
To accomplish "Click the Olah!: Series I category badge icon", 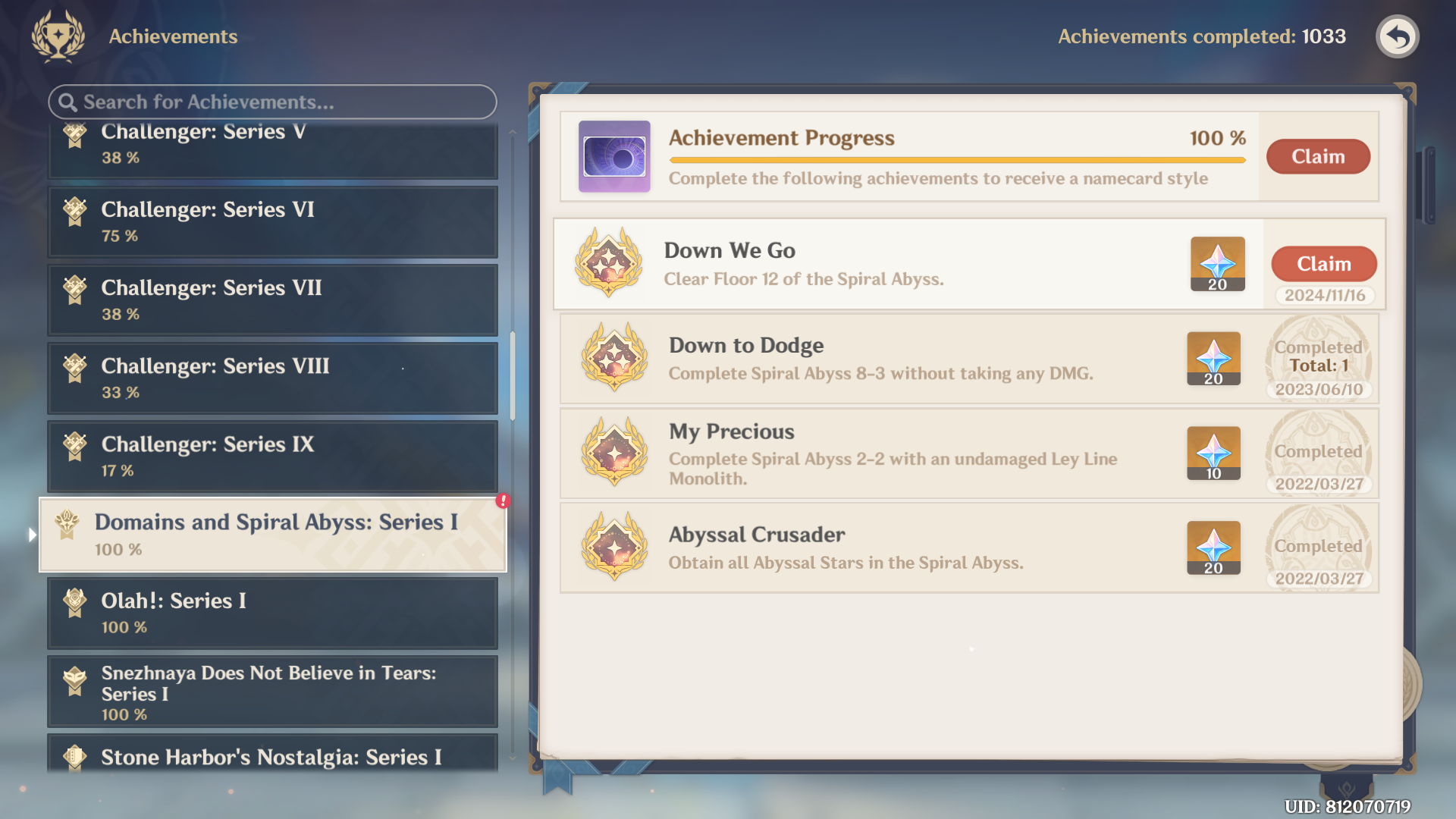I will pyautogui.click(x=74, y=601).
